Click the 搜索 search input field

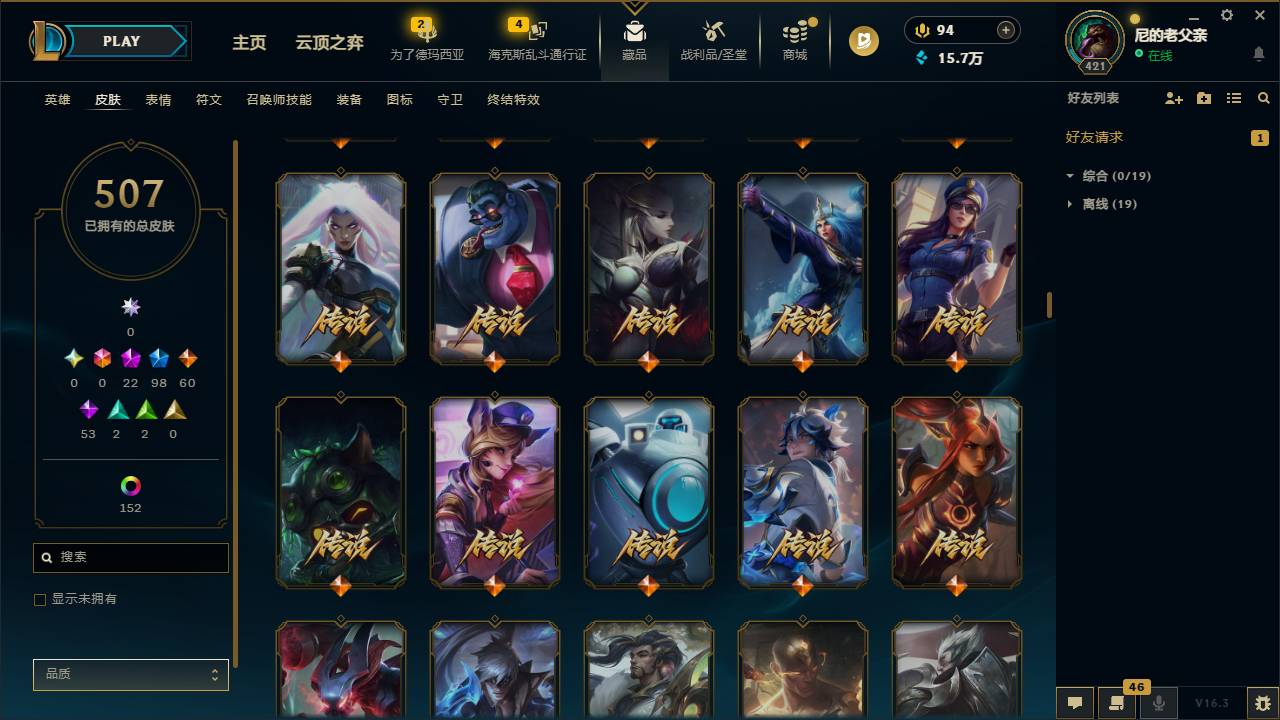(x=130, y=557)
